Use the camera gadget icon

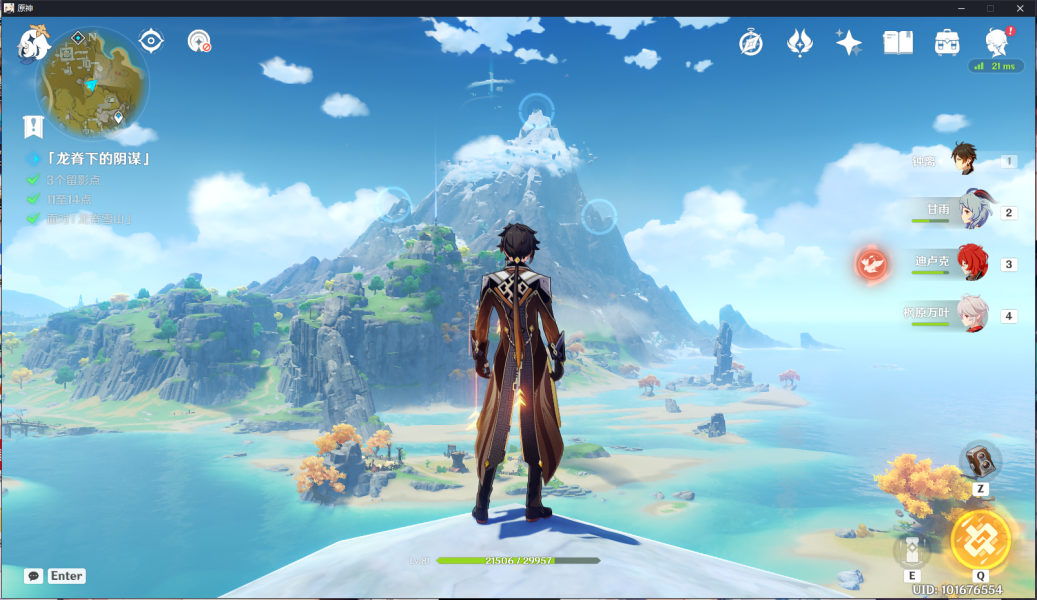coord(980,460)
